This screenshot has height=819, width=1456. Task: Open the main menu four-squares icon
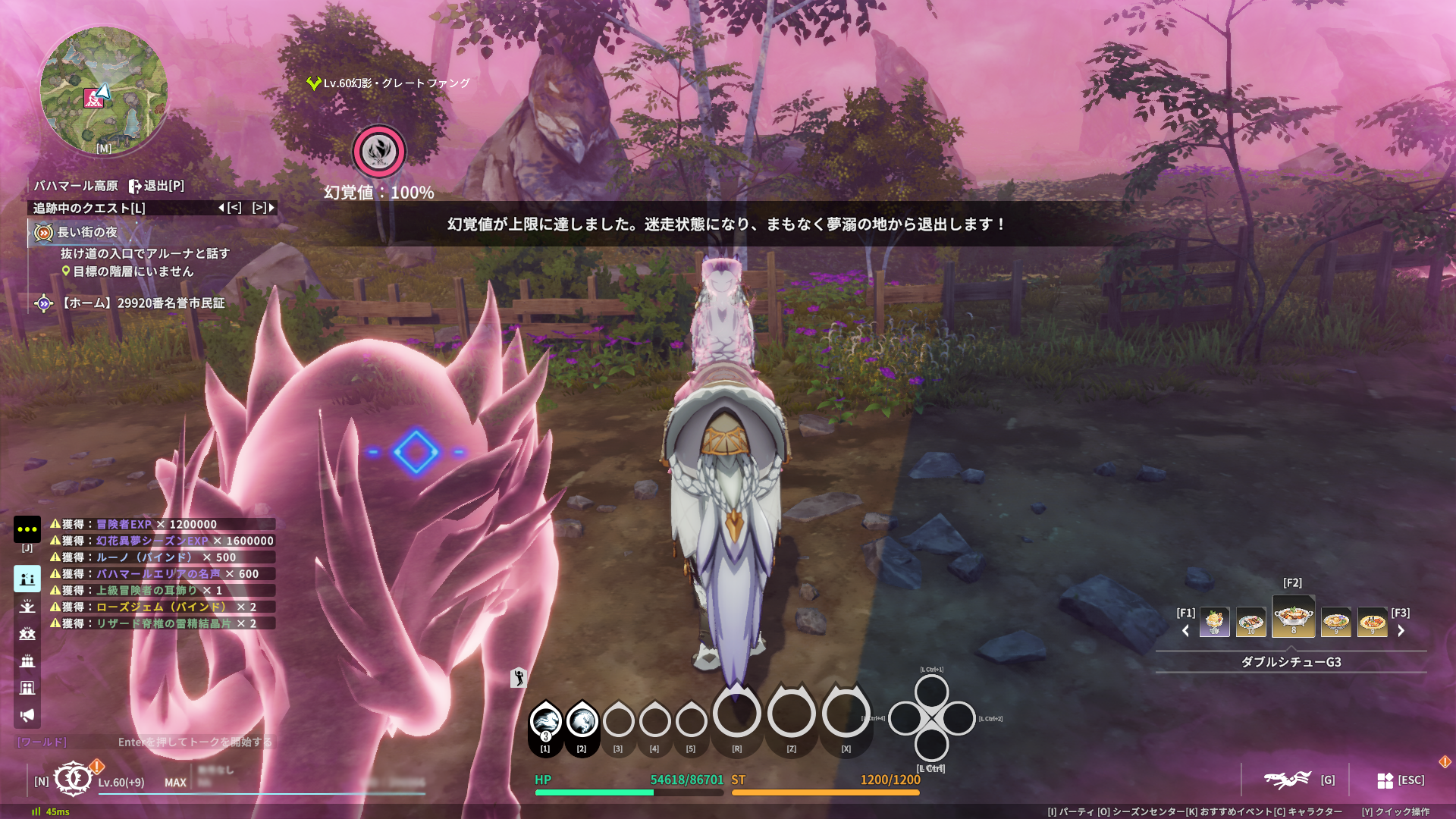pyautogui.click(x=1385, y=780)
